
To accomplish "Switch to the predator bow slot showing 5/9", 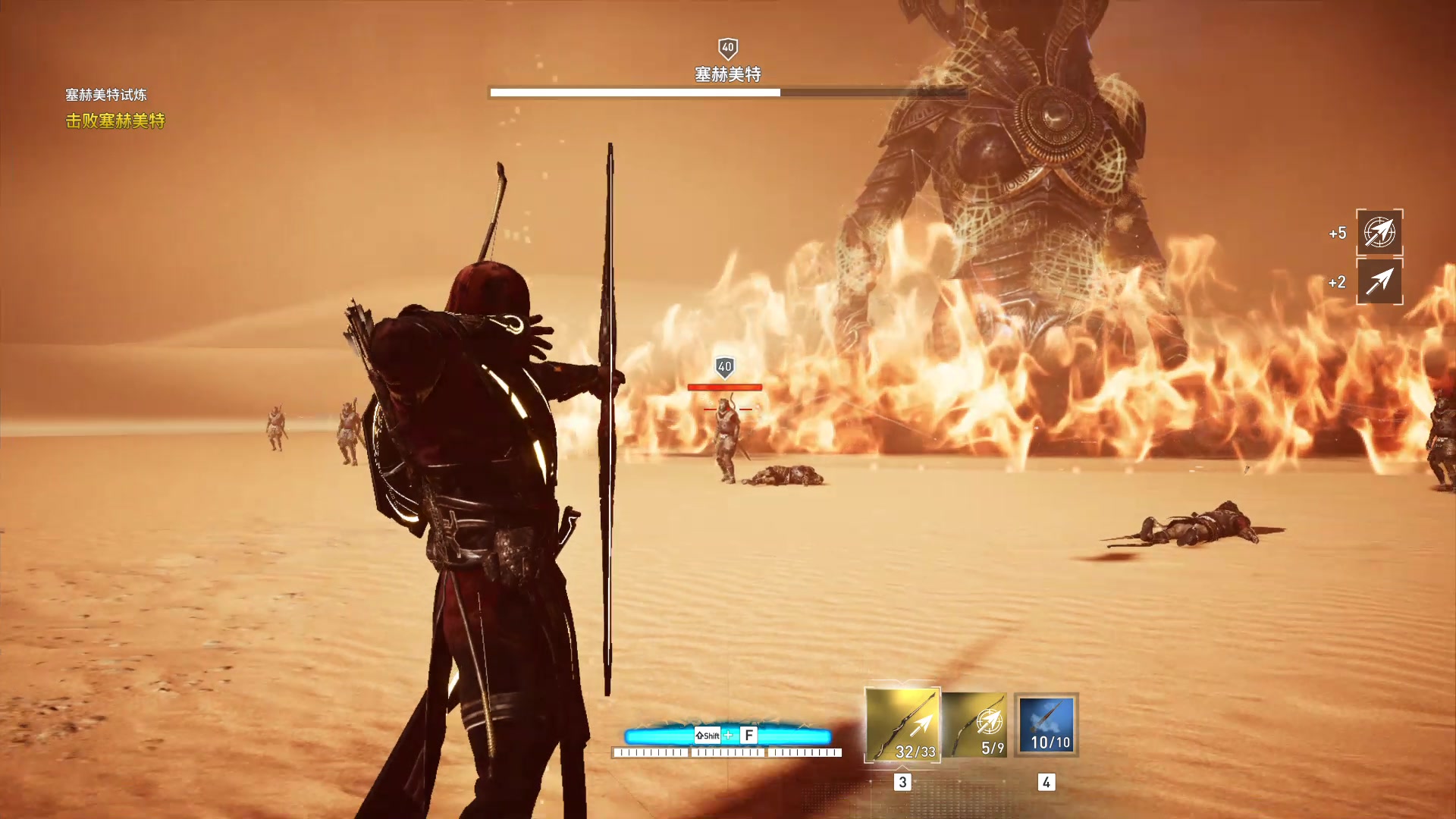I will [x=977, y=726].
